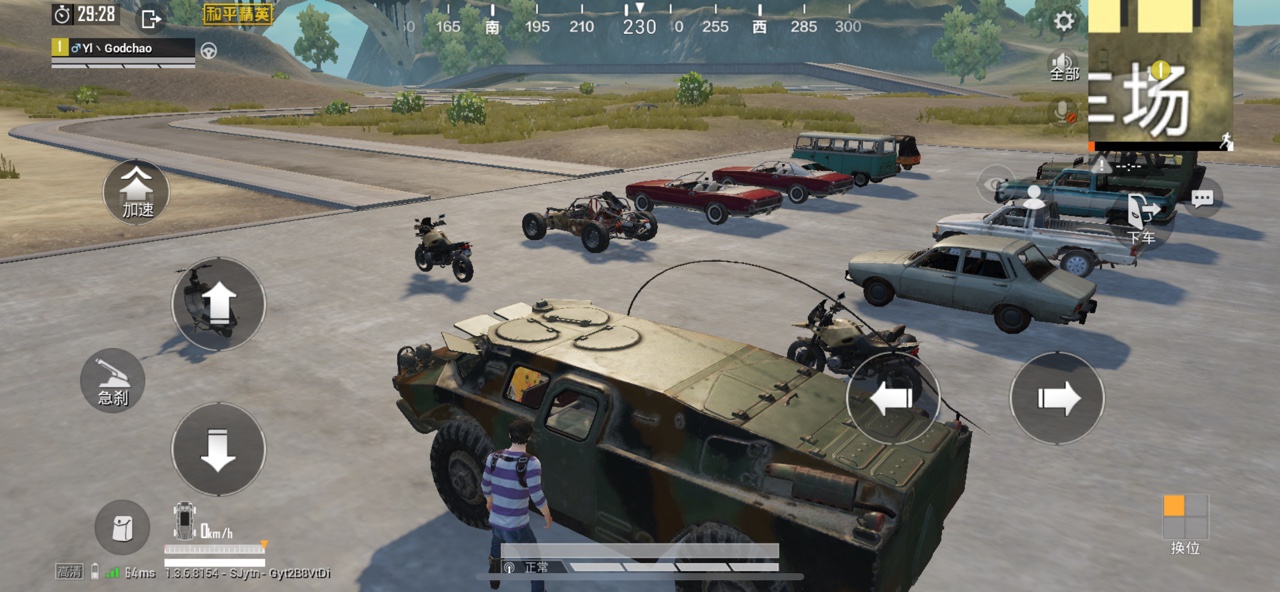Toggle the muted microphone icon

click(x=1063, y=112)
